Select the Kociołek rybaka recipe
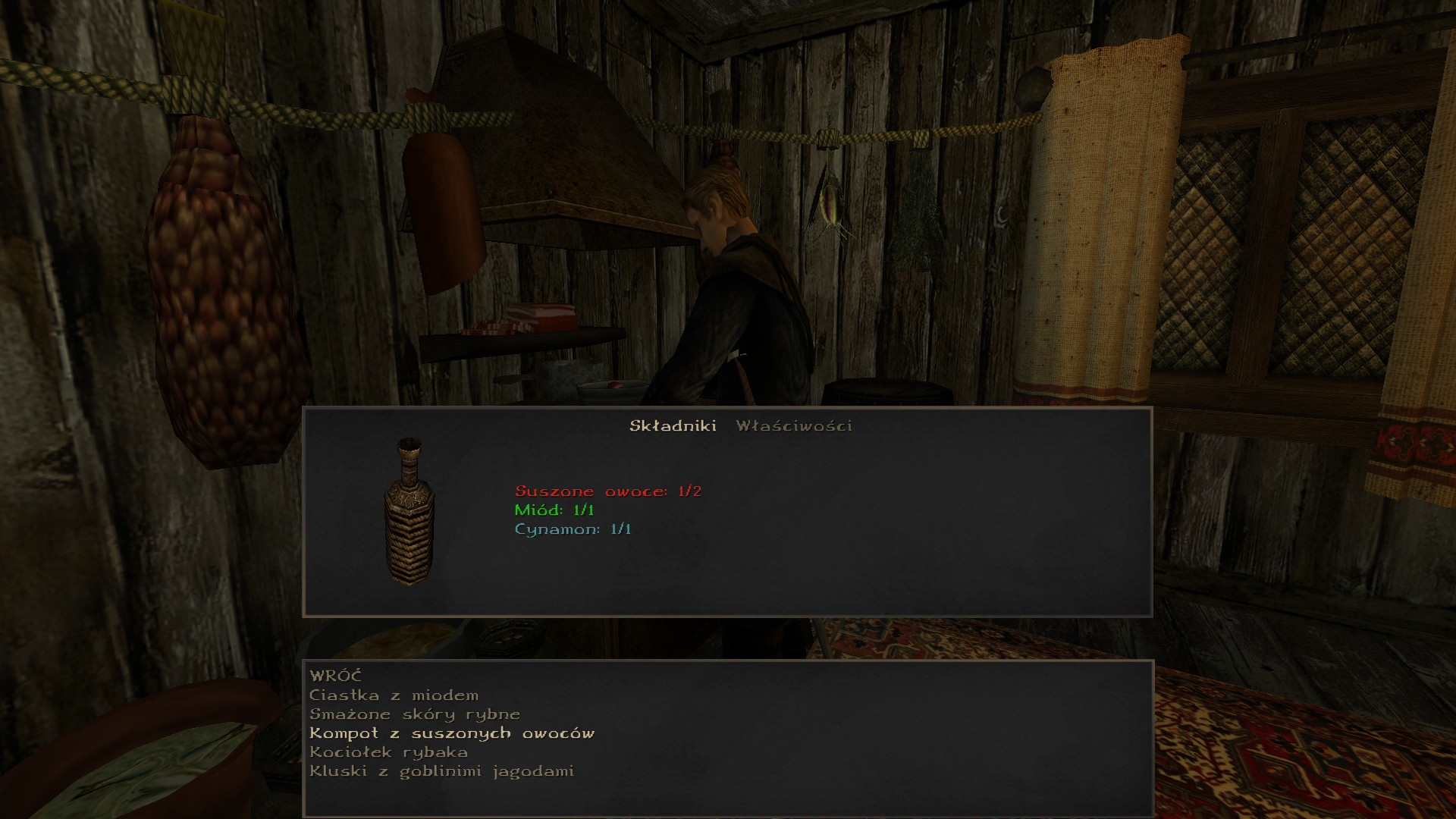Screen dimensions: 1456x819 pos(388,752)
